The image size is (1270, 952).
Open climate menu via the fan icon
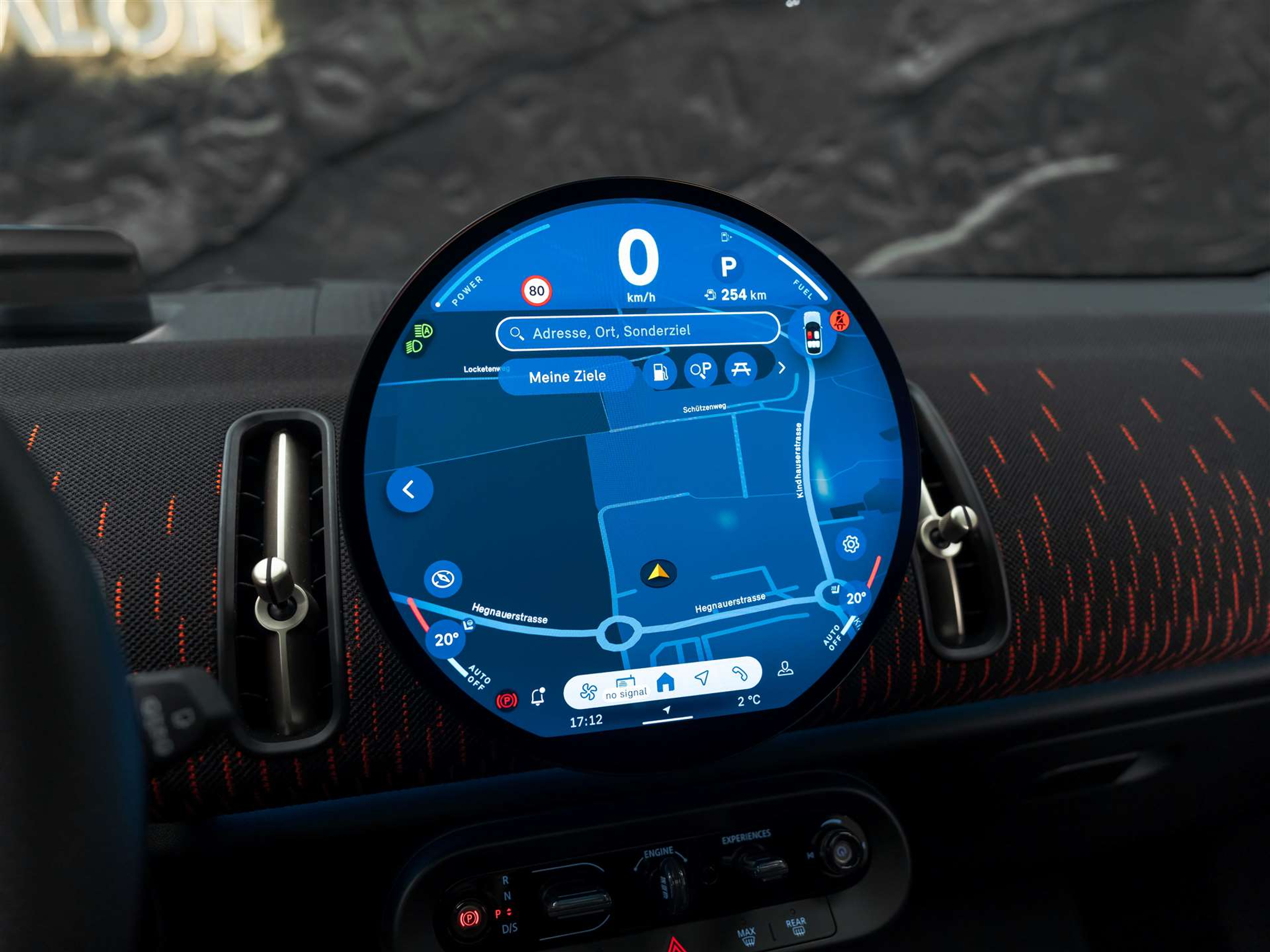tap(588, 691)
